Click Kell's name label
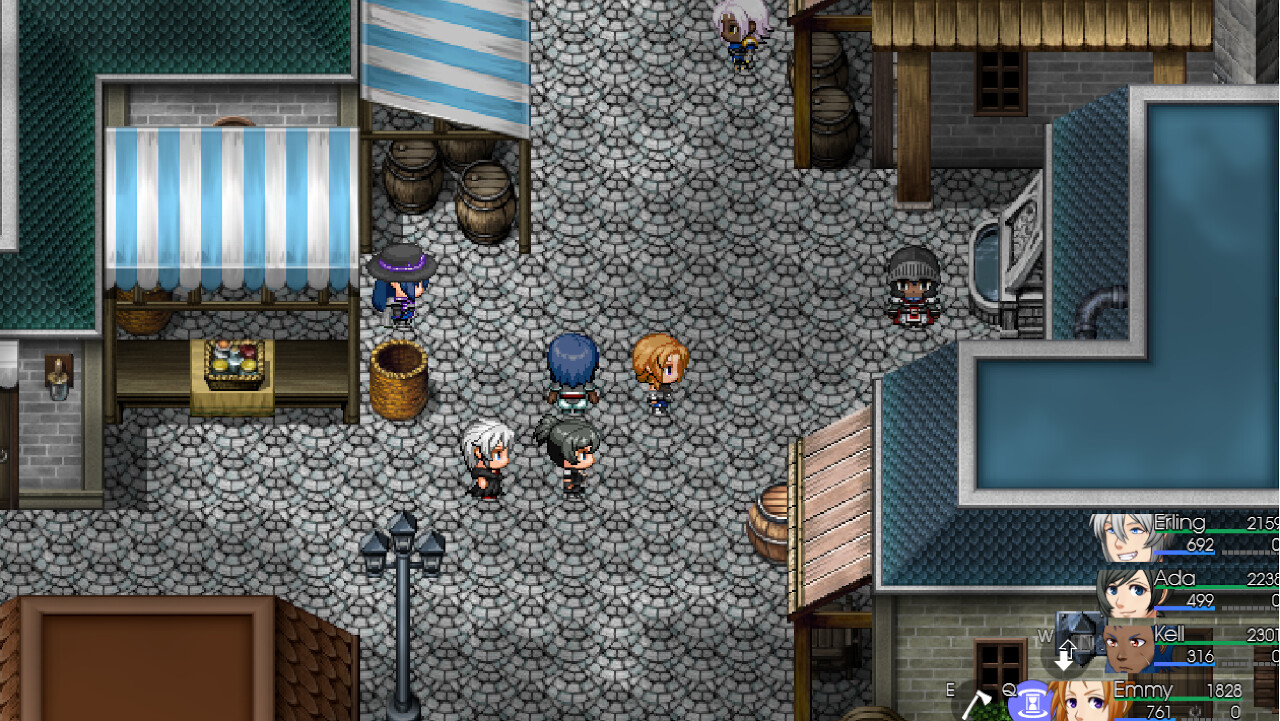 point(1172,633)
